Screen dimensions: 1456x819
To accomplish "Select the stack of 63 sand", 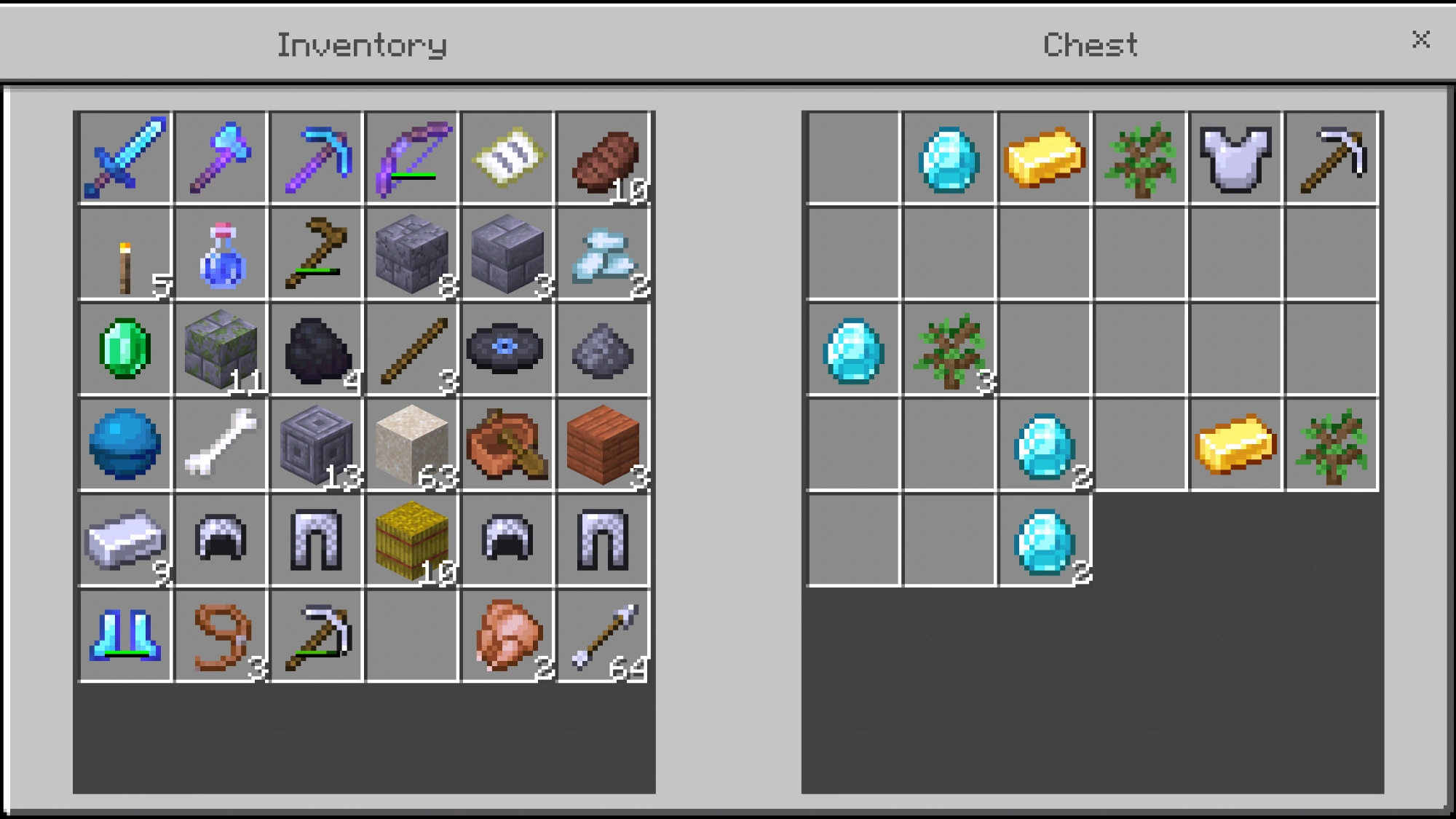I will tap(412, 446).
